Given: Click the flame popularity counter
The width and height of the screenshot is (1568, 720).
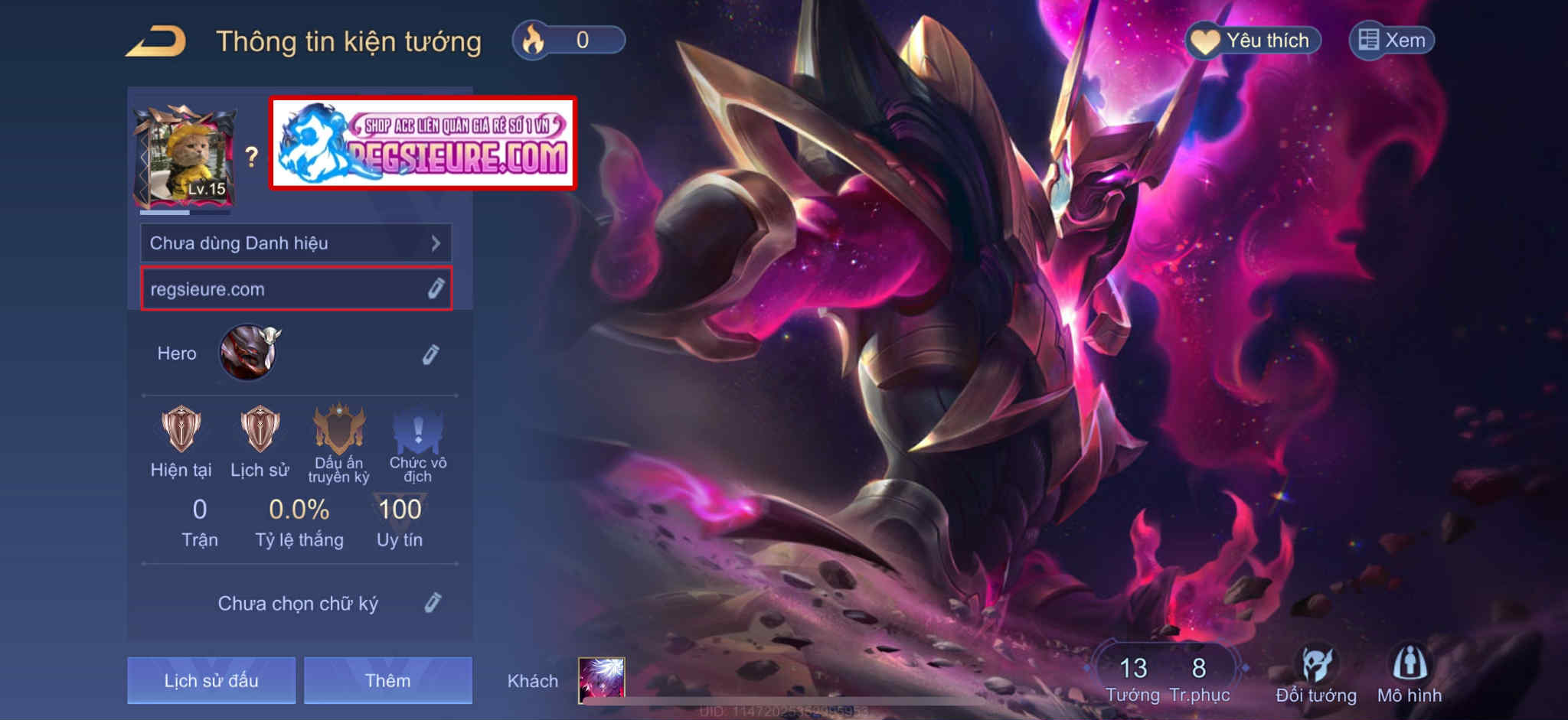Looking at the screenshot, I should click(569, 40).
